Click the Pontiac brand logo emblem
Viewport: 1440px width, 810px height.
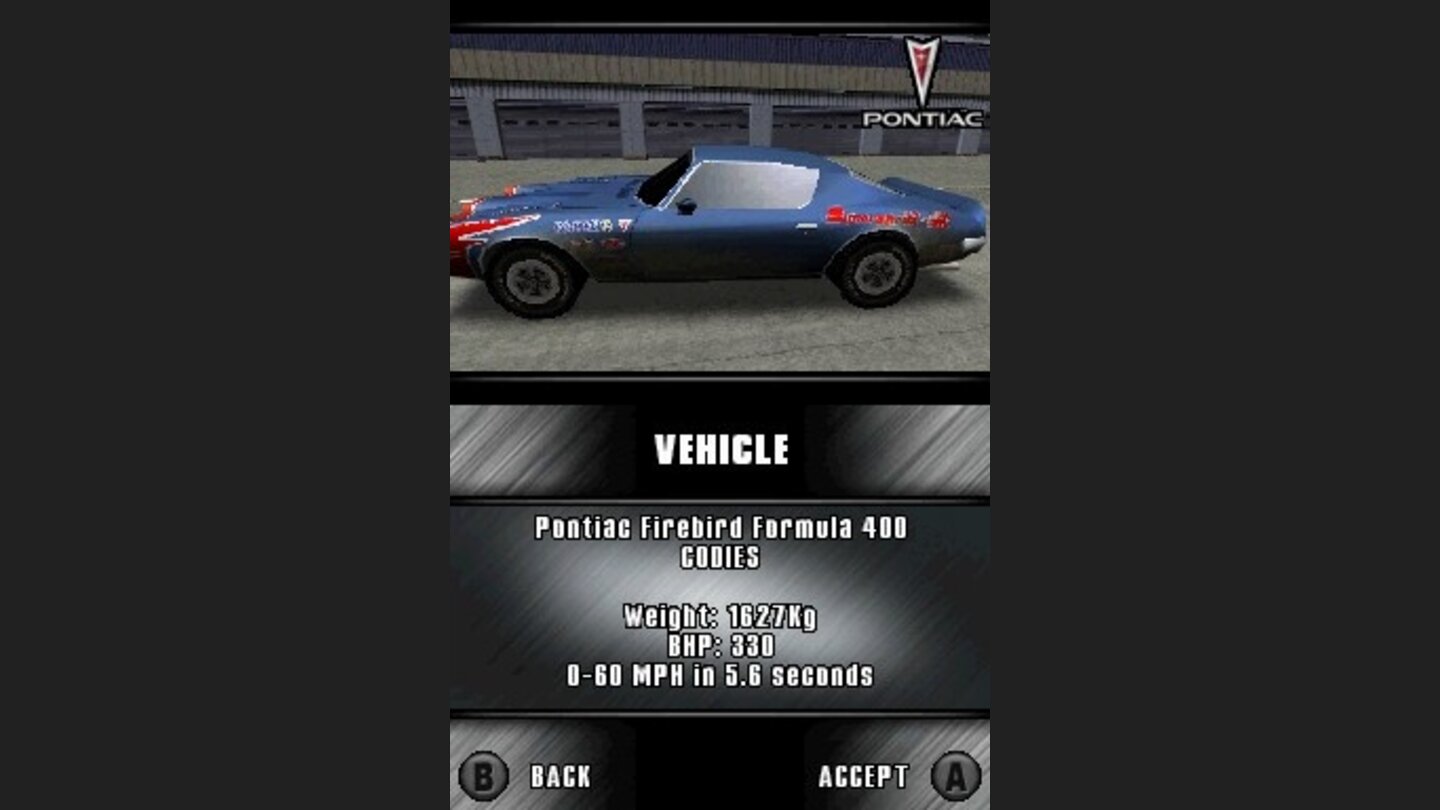[922, 85]
